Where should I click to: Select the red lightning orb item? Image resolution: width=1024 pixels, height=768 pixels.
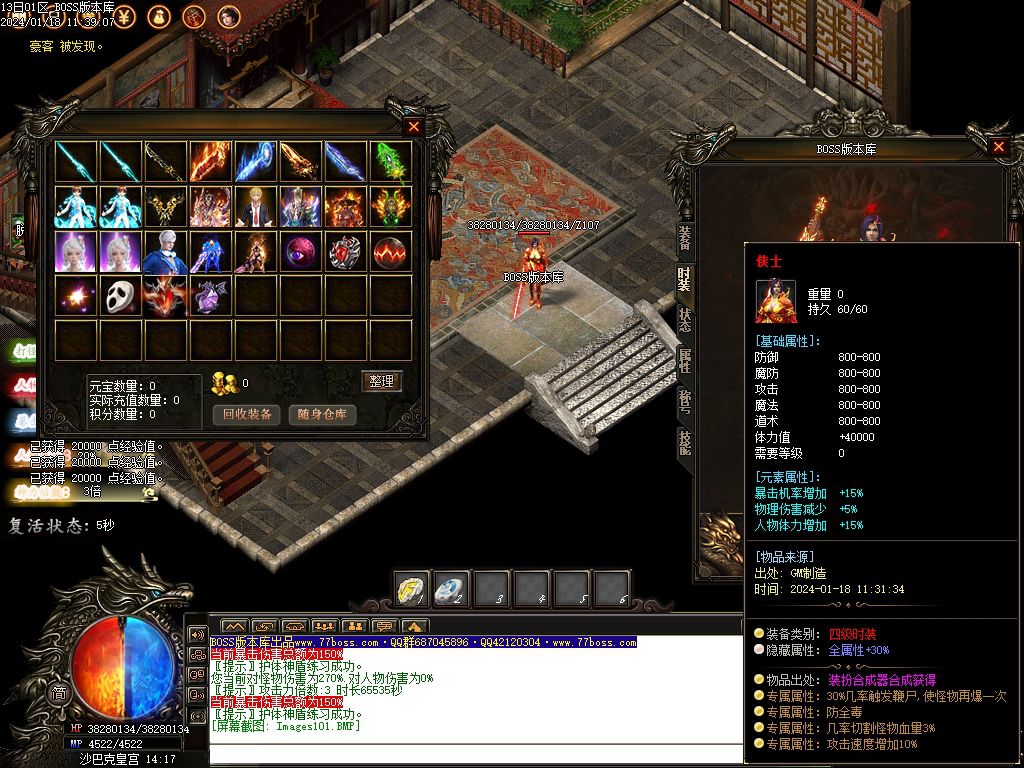[391, 251]
